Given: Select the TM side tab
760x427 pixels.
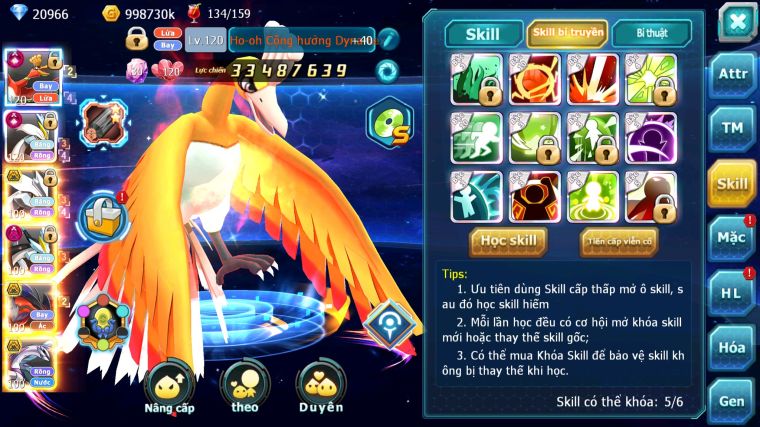Looking at the screenshot, I should pos(731,129).
